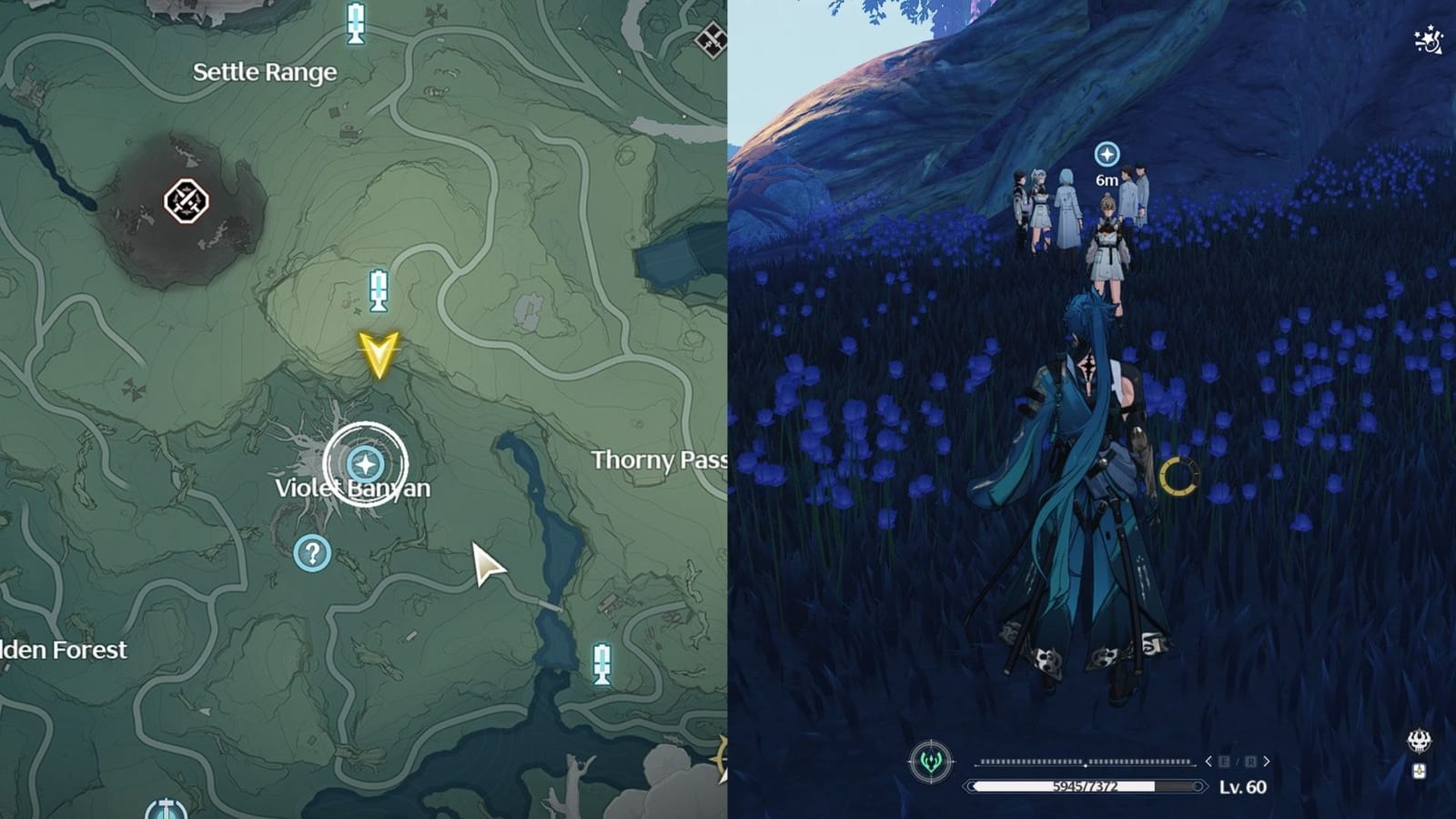The width and height of the screenshot is (1456, 819).
Task: Select the Thorny Pass region label
Action: 658,461
